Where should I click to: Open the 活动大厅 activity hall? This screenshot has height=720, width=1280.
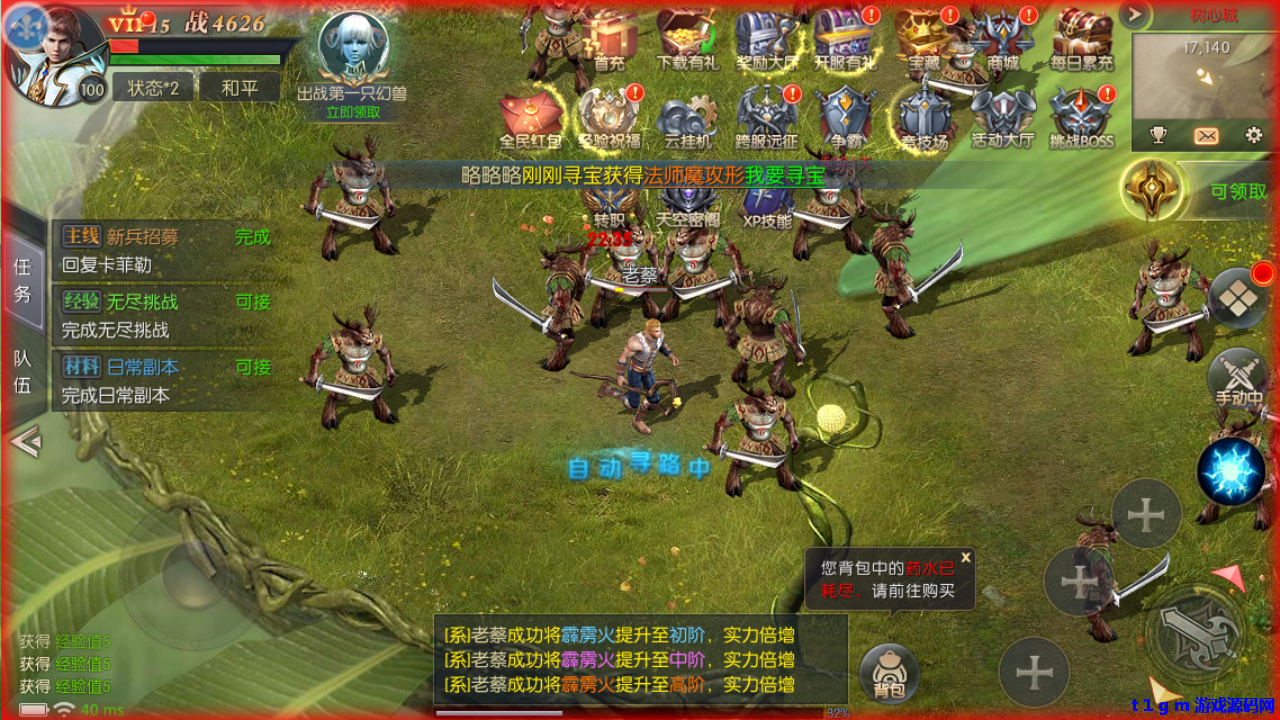[1002, 118]
